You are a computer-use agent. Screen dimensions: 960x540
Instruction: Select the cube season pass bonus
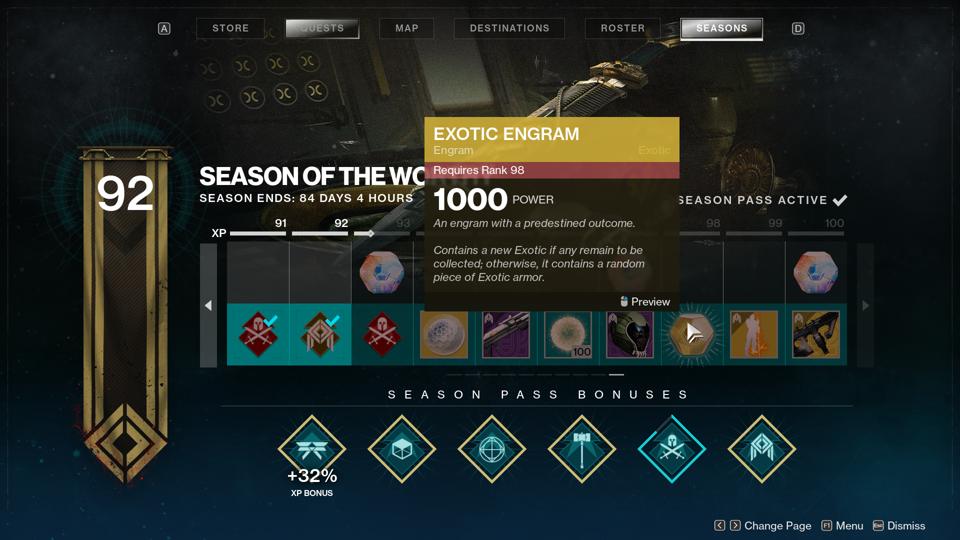pos(402,450)
